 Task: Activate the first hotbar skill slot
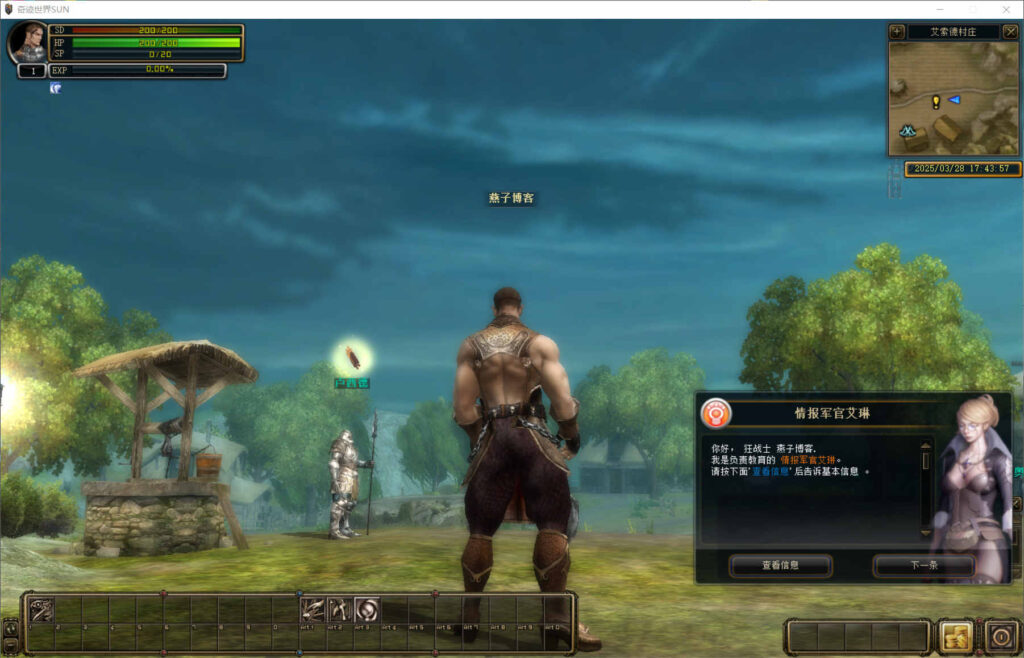click(41, 609)
